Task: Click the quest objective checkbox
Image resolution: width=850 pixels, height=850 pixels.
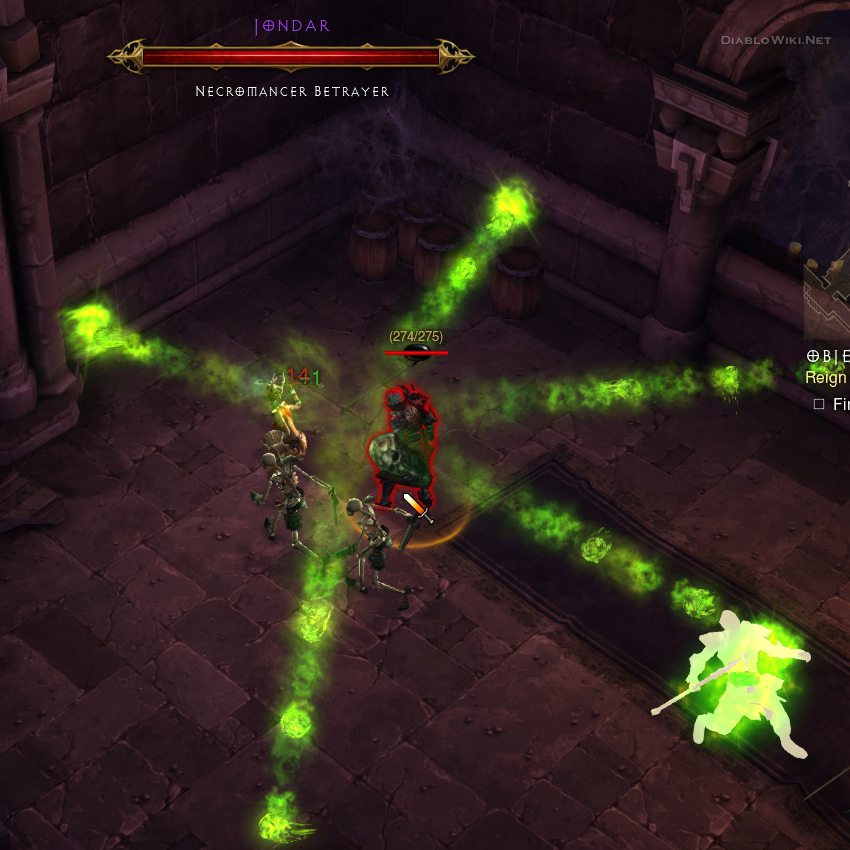Action: tap(819, 404)
